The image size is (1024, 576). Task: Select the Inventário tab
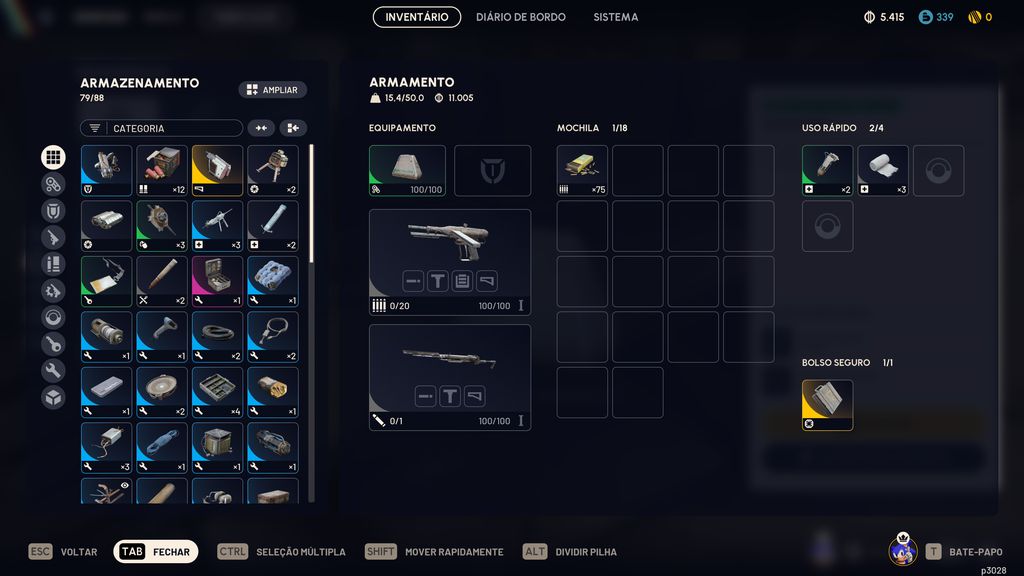[x=416, y=17]
